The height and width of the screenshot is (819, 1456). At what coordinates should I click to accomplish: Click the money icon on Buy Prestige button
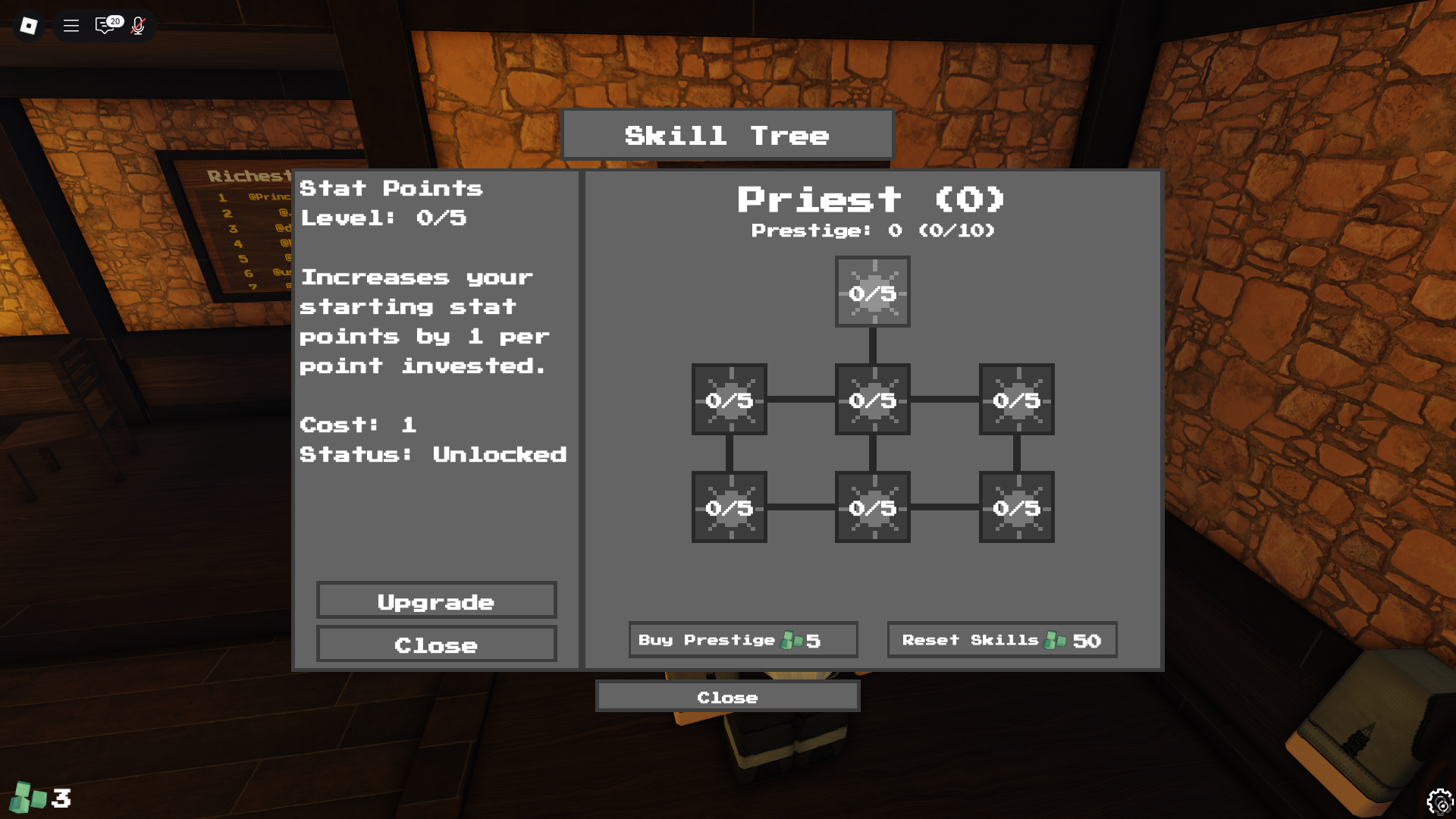(792, 639)
